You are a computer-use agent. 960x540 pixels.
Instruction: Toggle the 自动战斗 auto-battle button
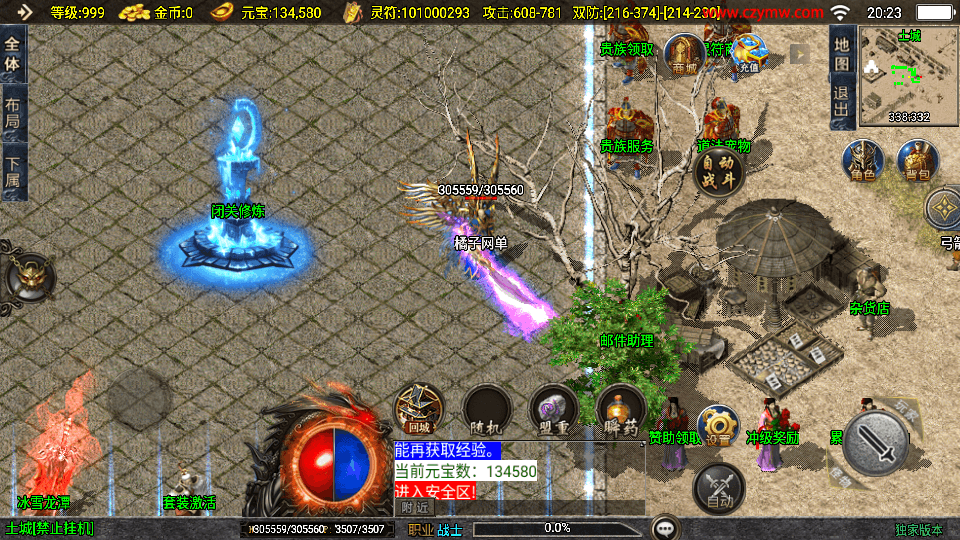click(x=718, y=172)
